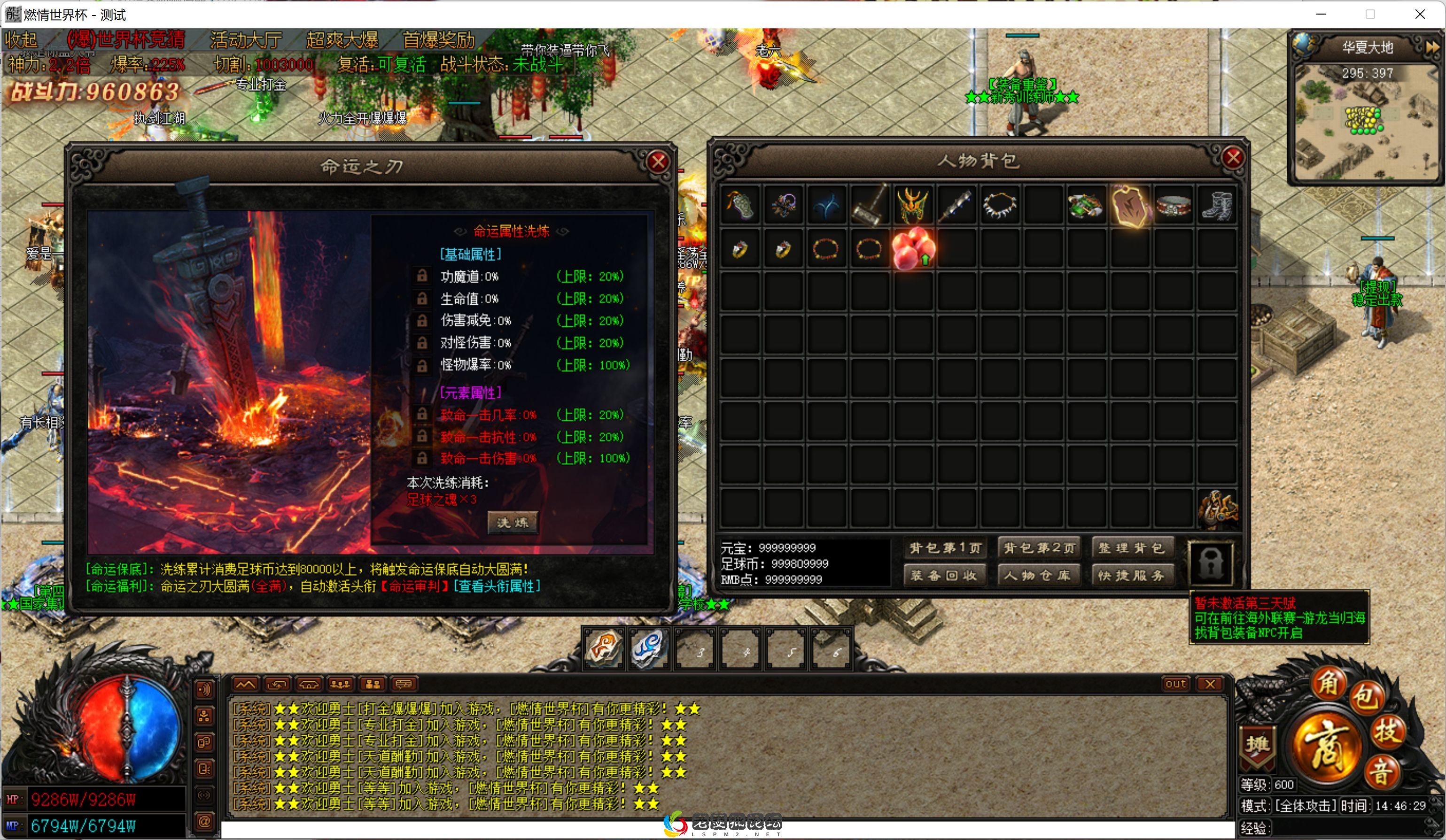Close the 命运之刃 panel
Screen dimensions: 1446x840
tap(658, 162)
